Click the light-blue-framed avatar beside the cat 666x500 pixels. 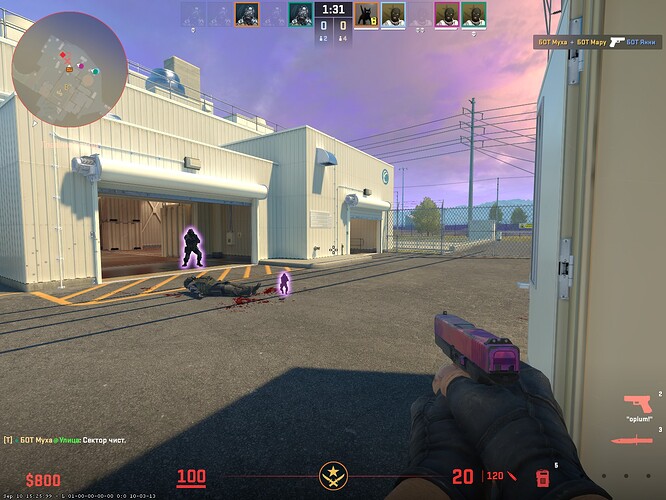point(393,14)
